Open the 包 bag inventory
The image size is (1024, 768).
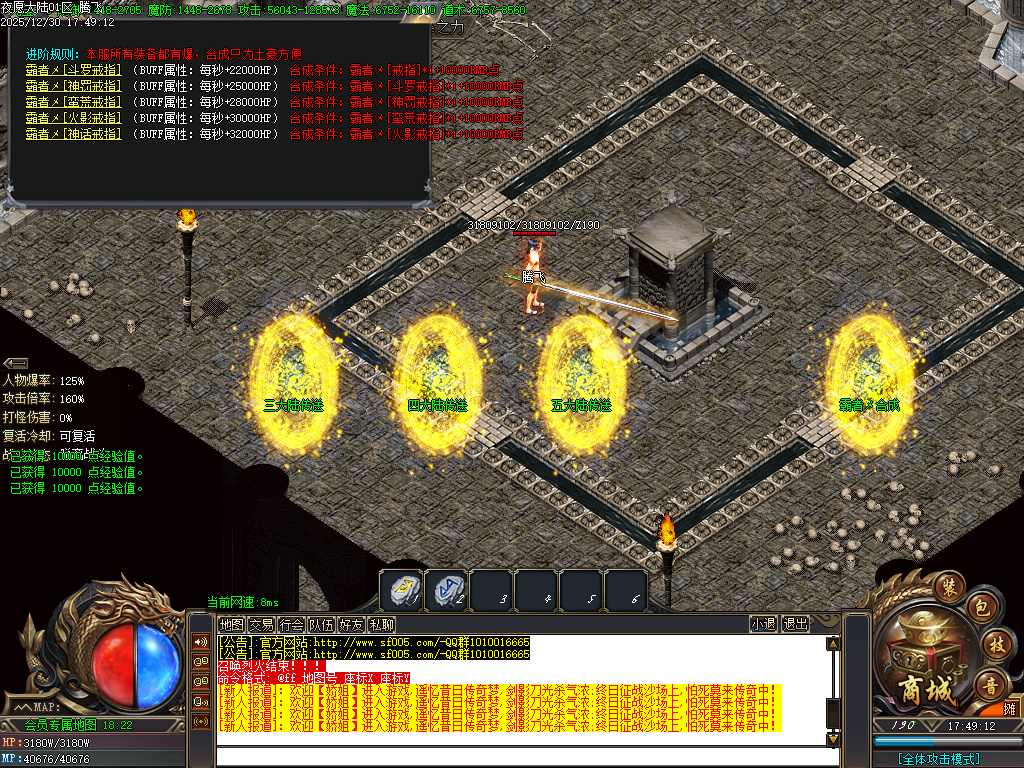tap(982, 608)
